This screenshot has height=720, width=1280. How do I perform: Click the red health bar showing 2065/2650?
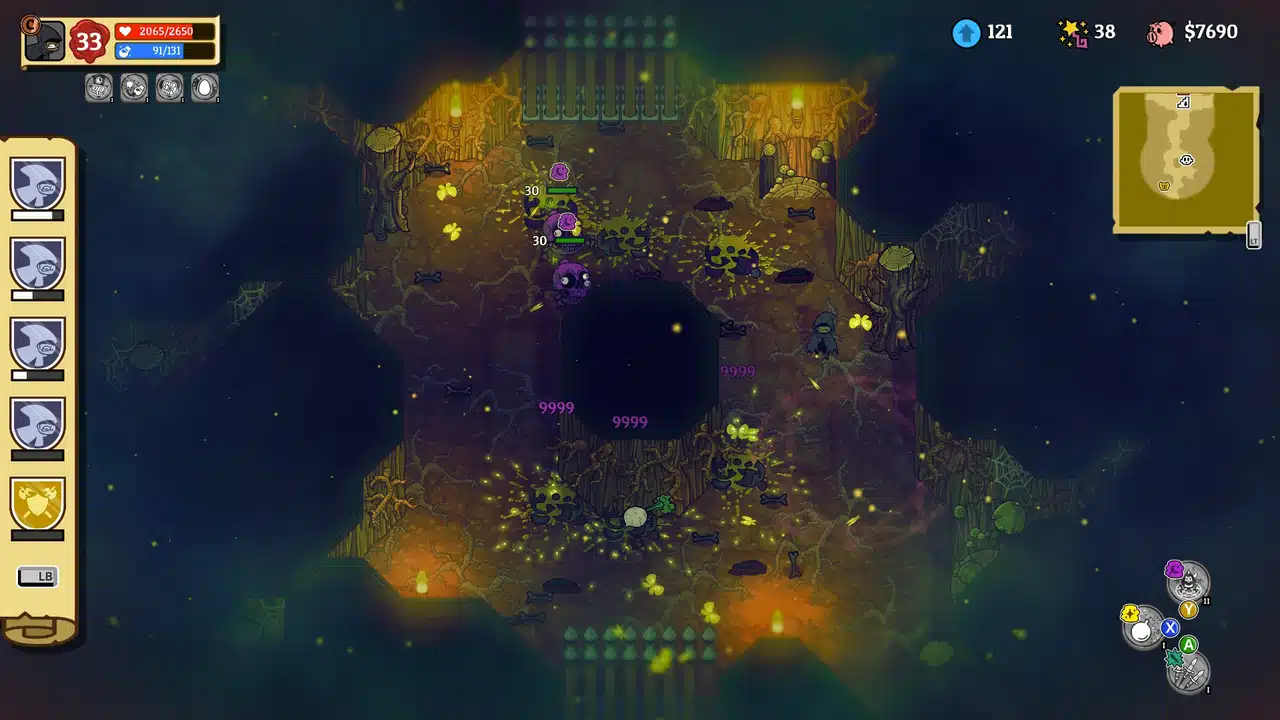coord(162,29)
